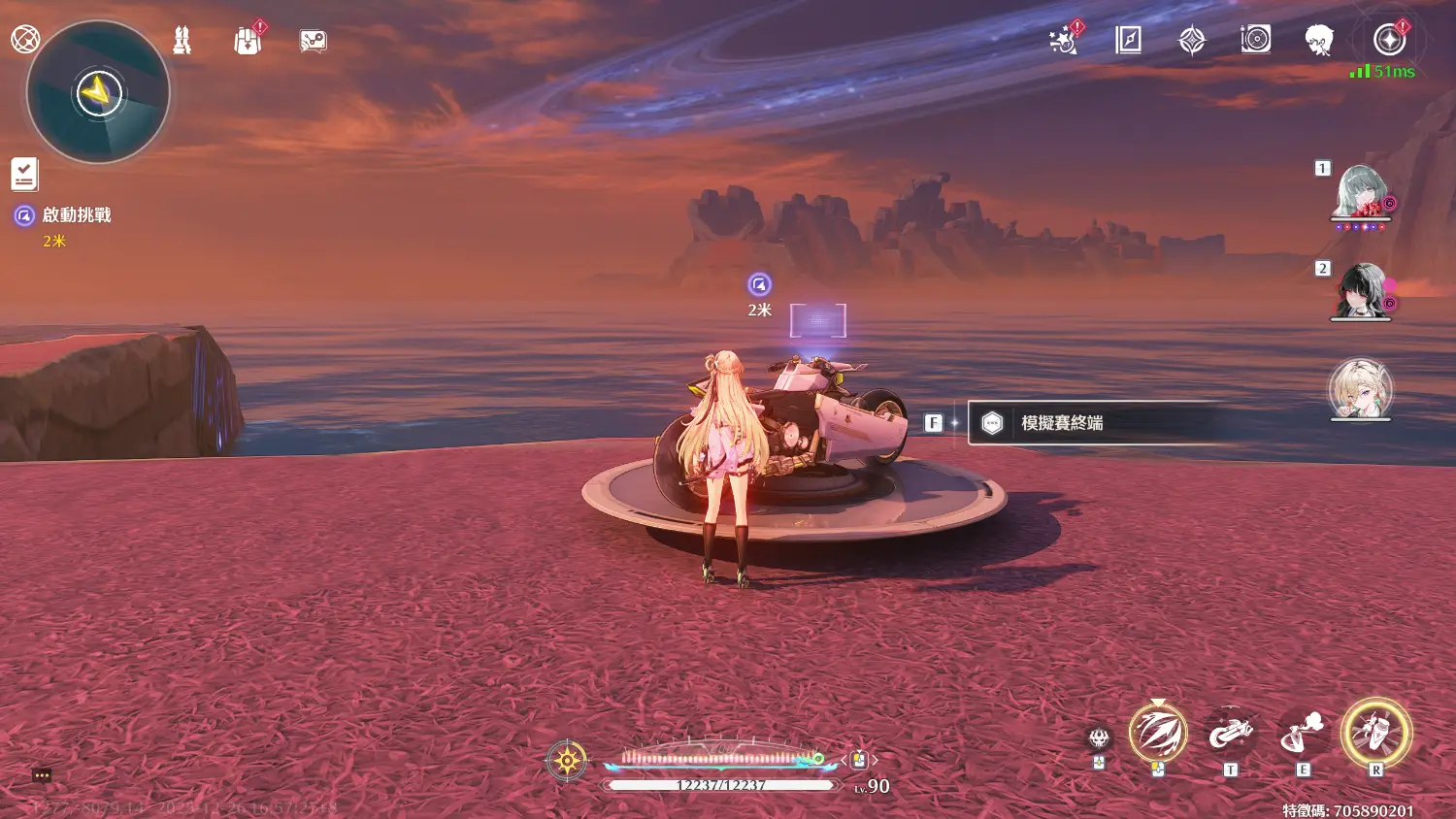This screenshot has width=1456, height=819.
Task: Open the turntable record player icon
Action: (x=1255, y=40)
